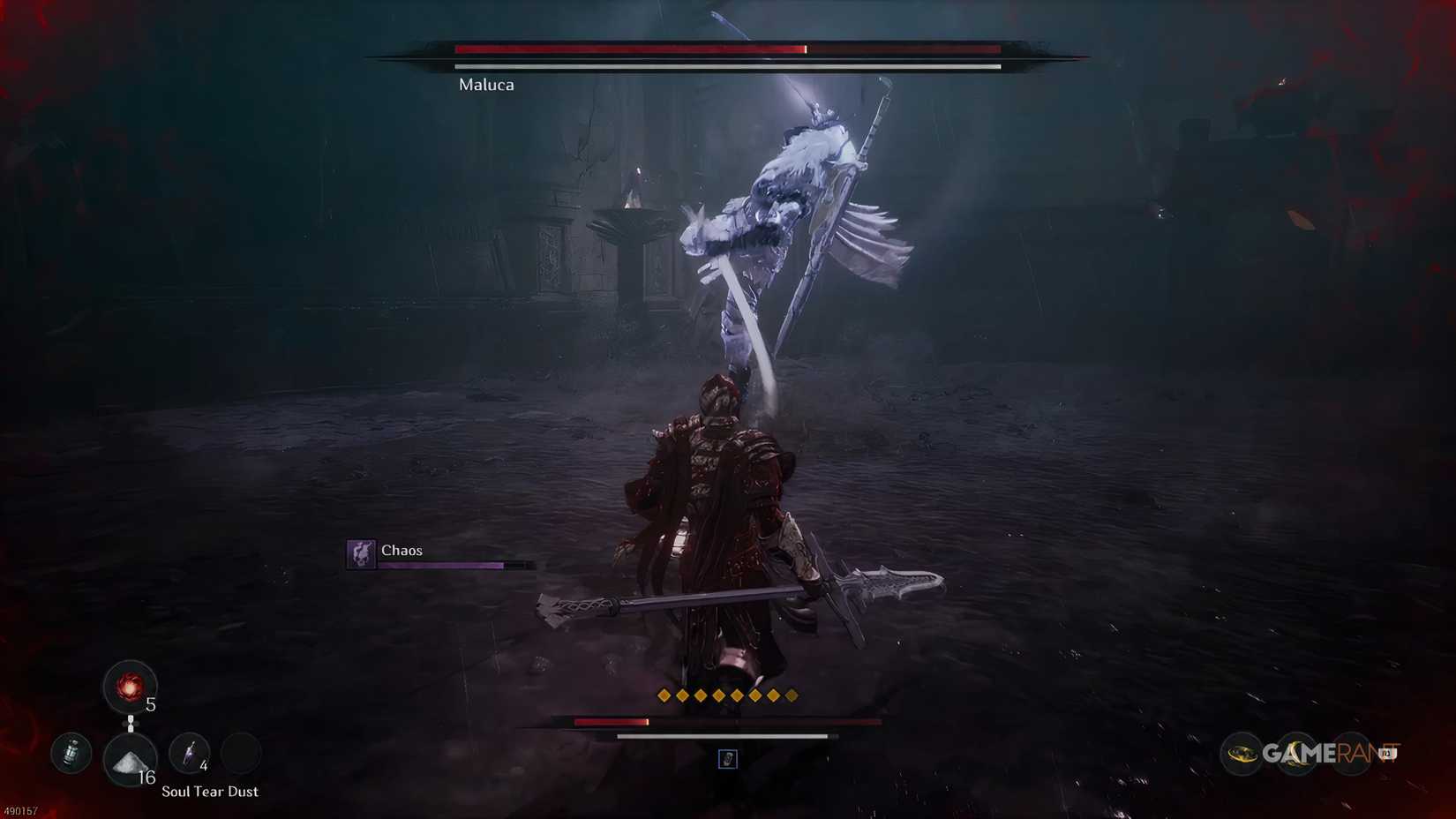The width and height of the screenshot is (1456, 819).
Task: Toggle the quick slot selector between item wheels
Action: click(131, 724)
